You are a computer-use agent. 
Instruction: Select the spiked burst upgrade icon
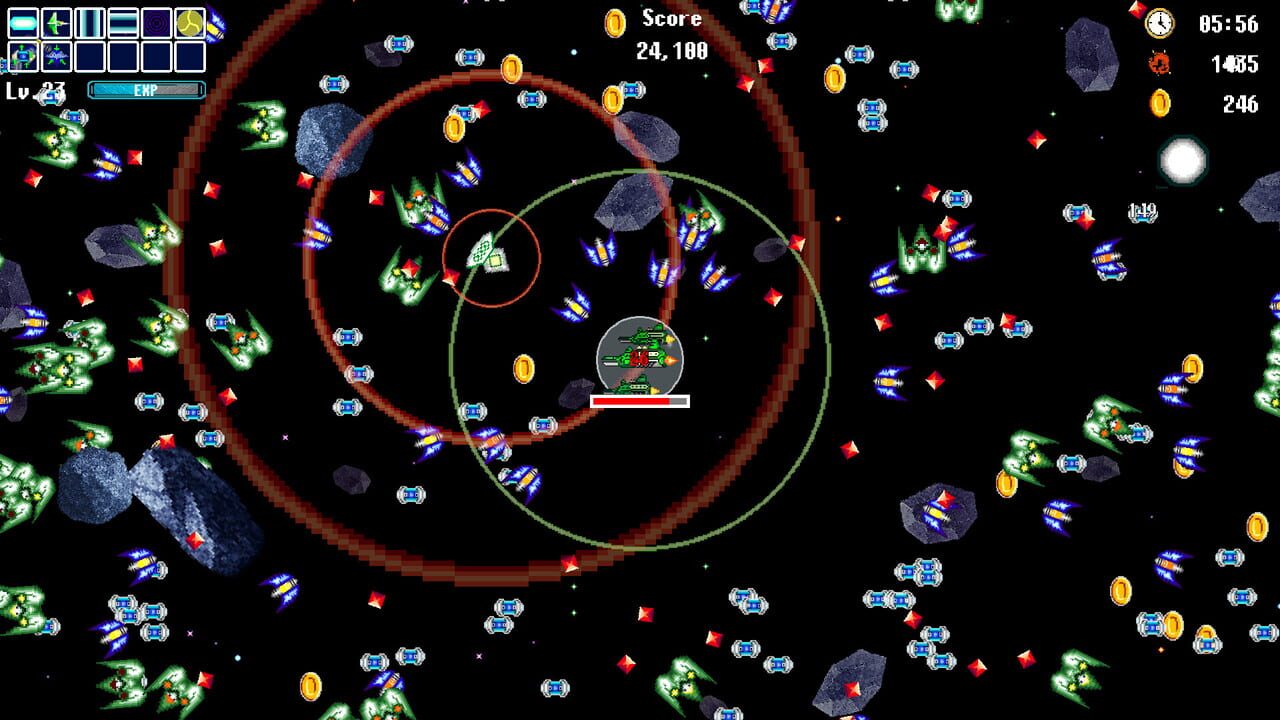(x=57, y=56)
